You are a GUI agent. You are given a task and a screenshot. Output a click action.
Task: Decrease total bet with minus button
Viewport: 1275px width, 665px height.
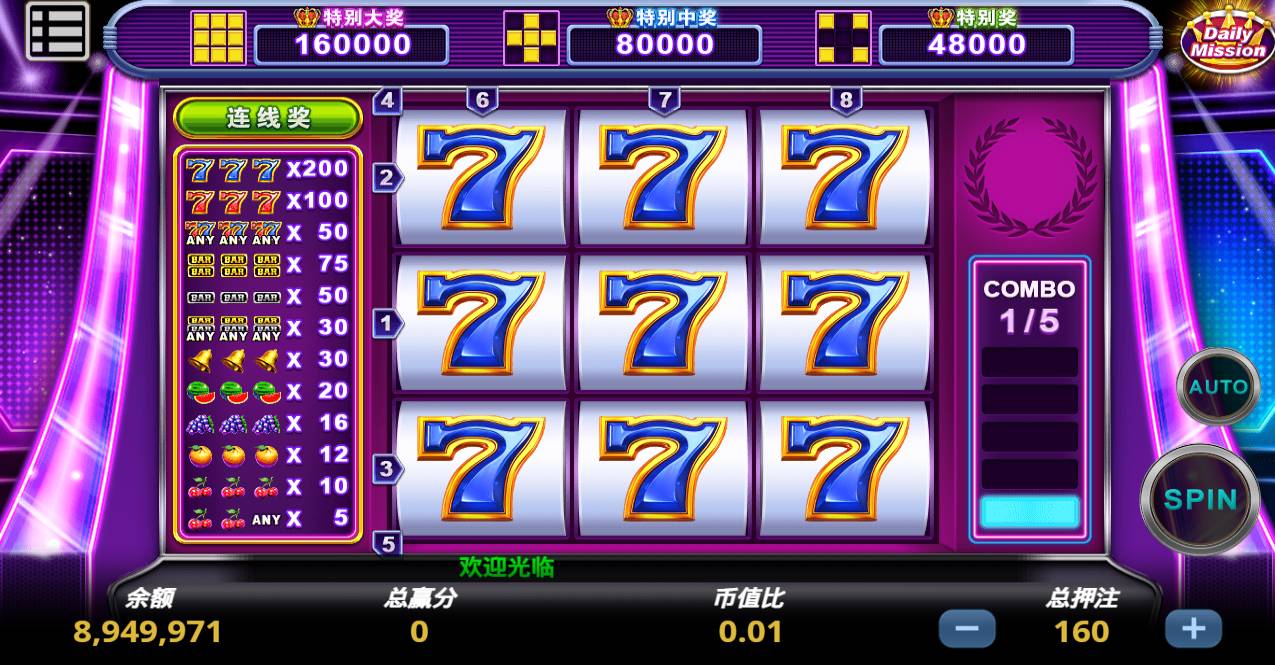[967, 629]
